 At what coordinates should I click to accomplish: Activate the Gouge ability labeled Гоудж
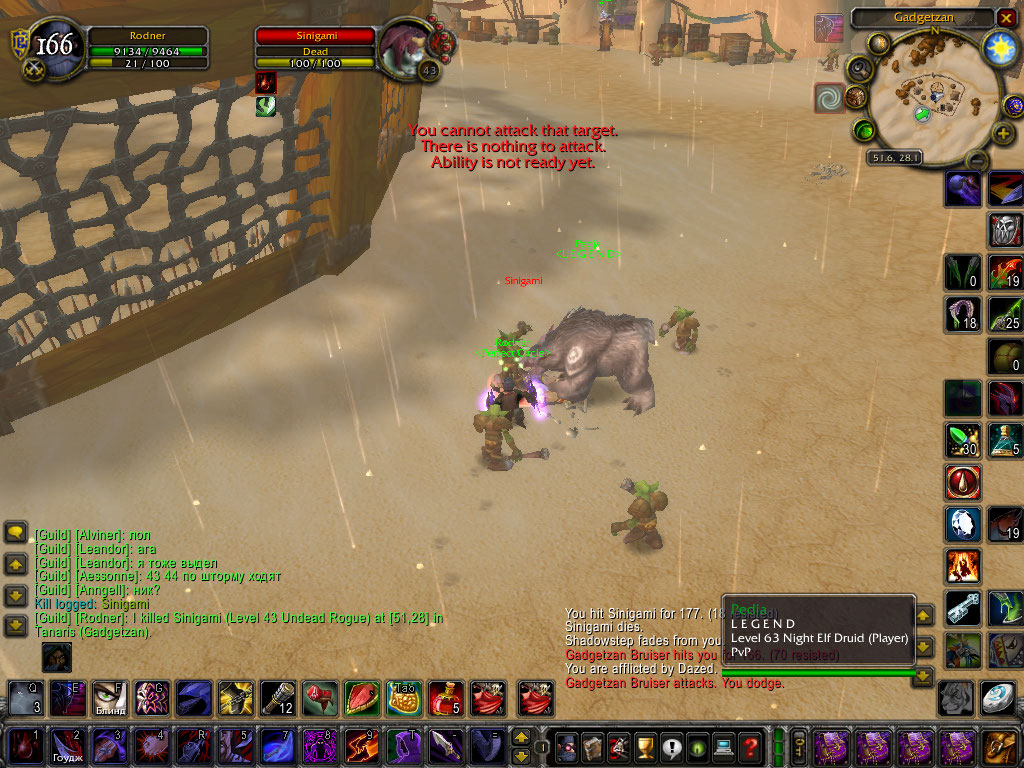click(67, 746)
